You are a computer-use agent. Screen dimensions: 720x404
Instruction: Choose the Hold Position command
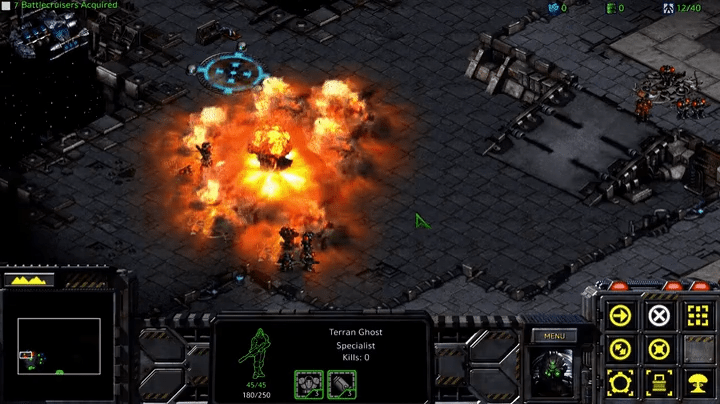(x=658, y=349)
